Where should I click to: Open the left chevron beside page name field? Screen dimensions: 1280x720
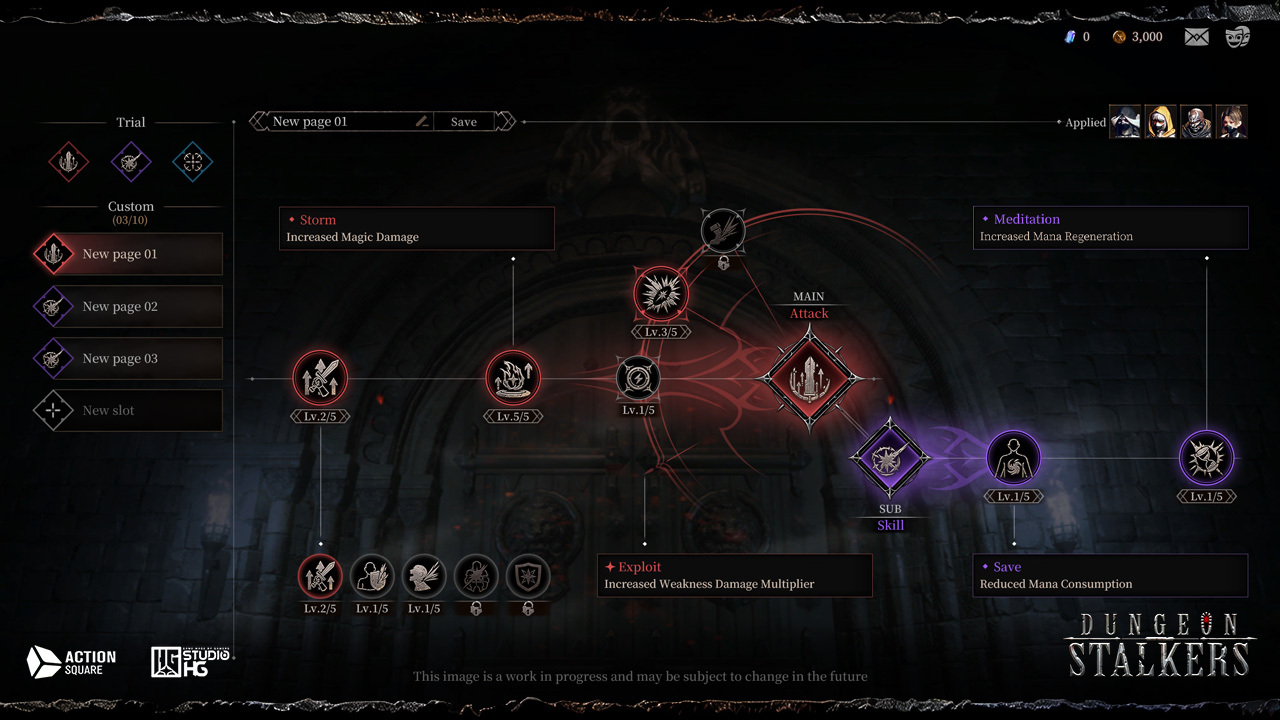click(256, 120)
